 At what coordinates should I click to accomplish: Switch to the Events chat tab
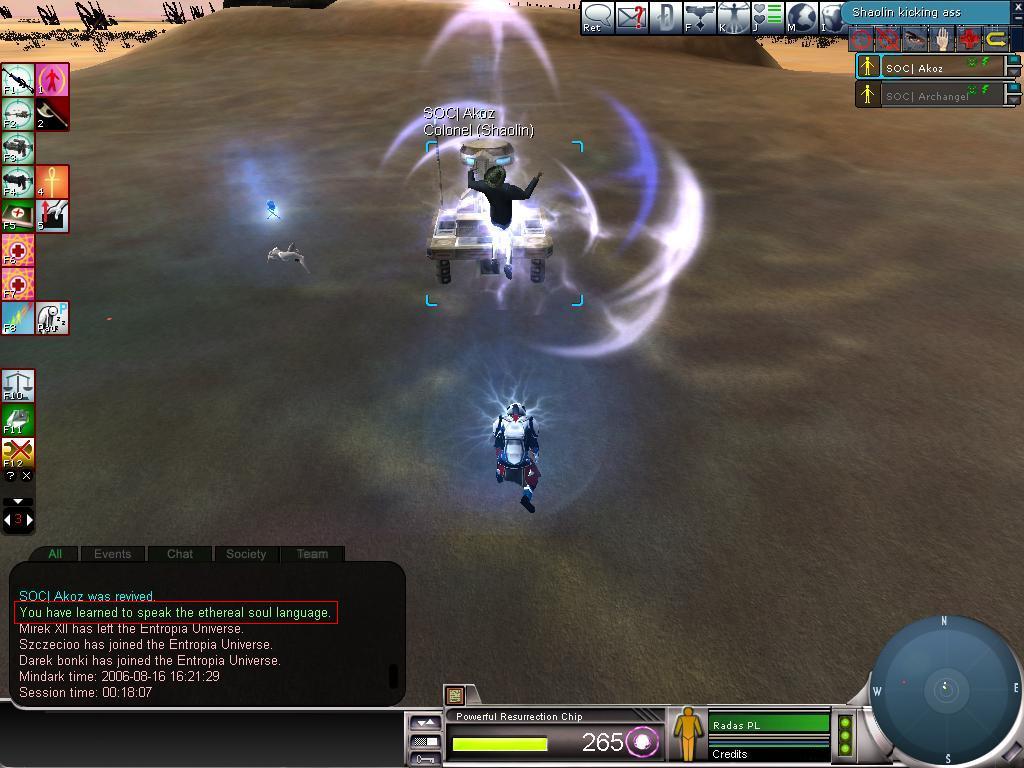112,553
